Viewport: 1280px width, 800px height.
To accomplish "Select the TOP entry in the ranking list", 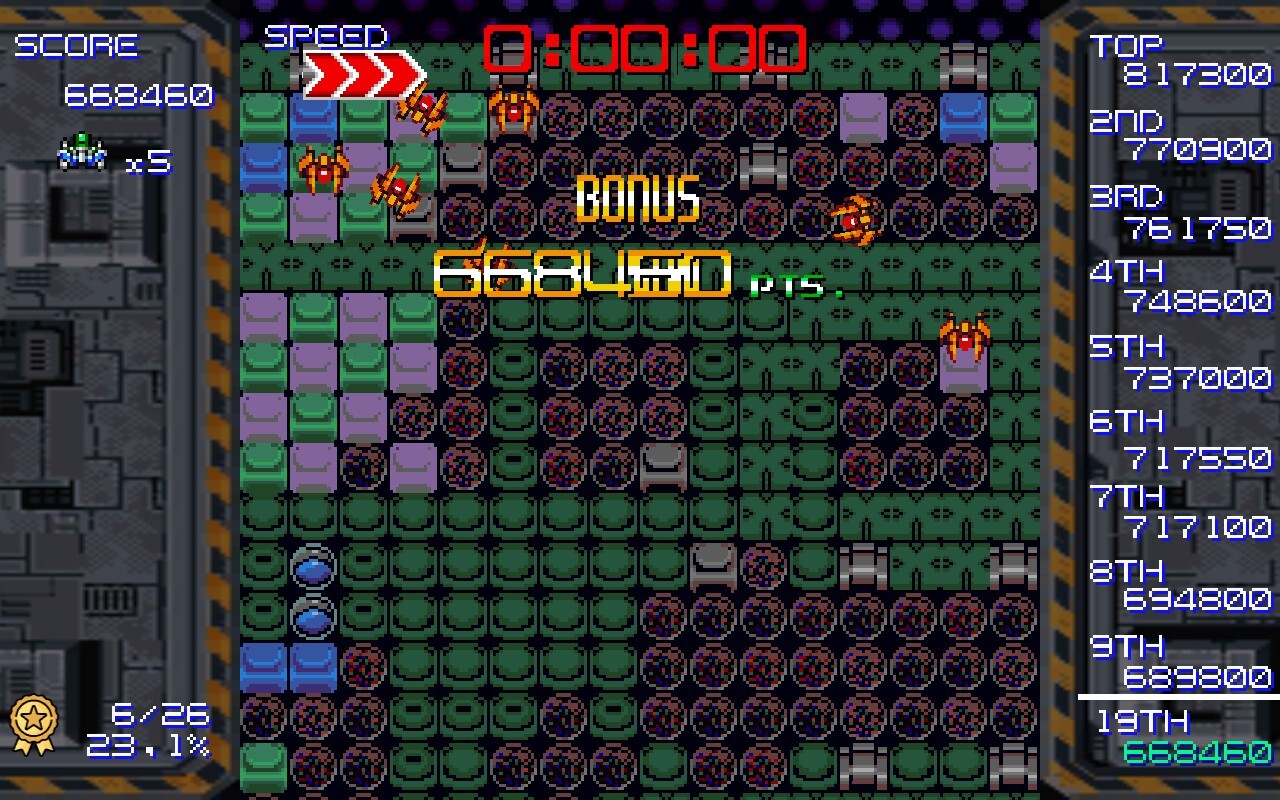I will [x=1180, y=60].
